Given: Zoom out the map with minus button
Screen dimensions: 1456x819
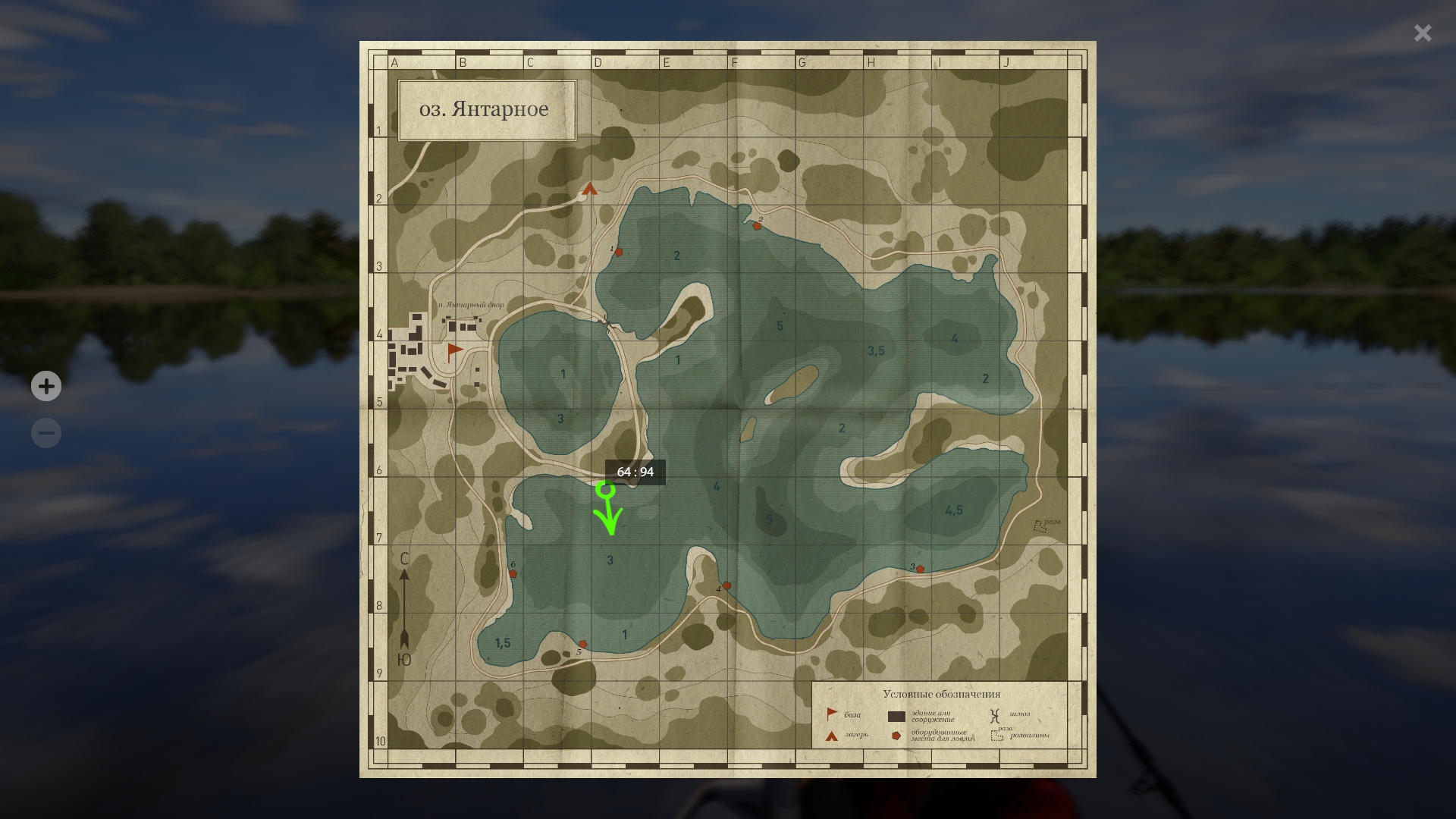Looking at the screenshot, I should [x=46, y=433].
